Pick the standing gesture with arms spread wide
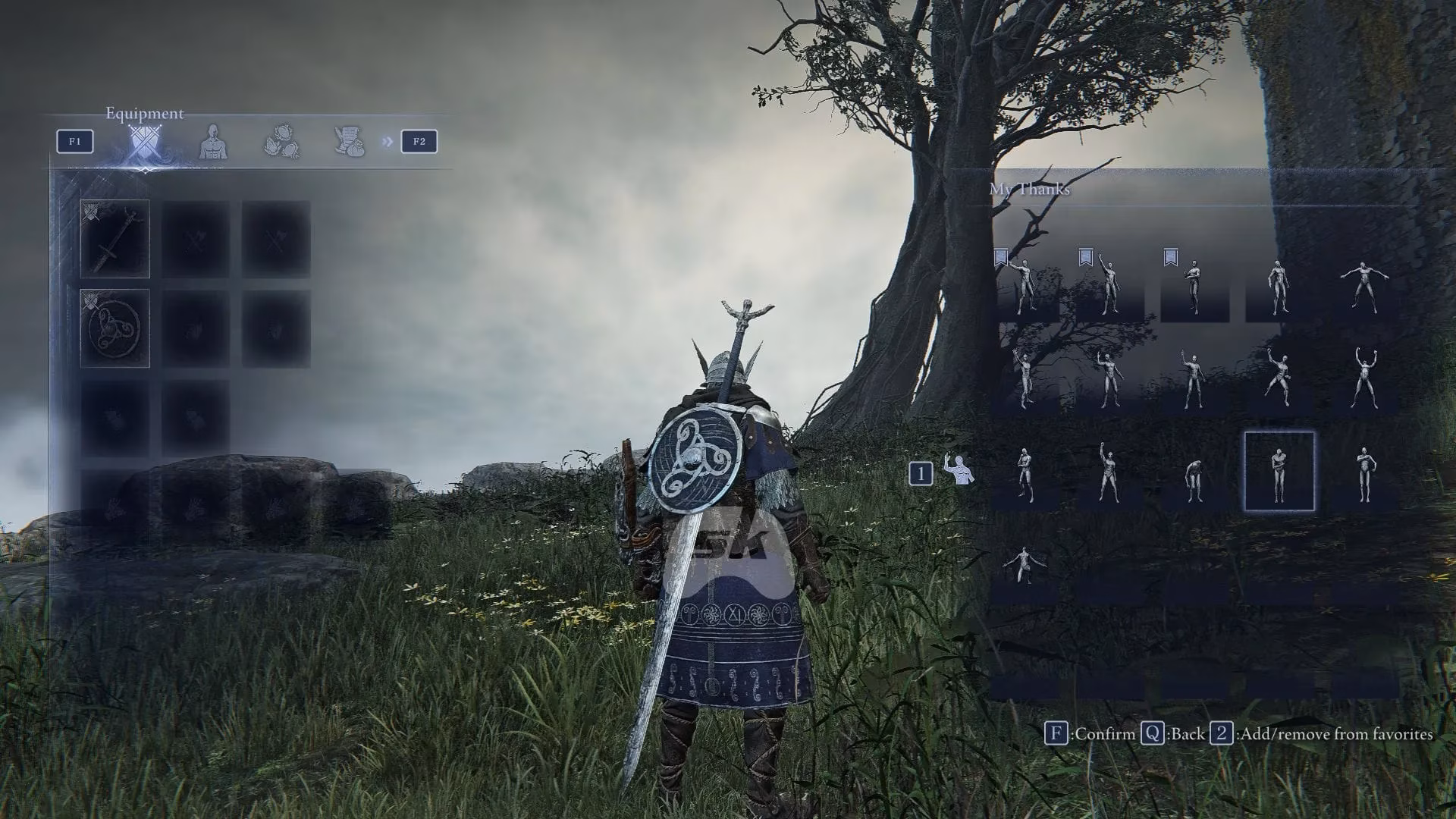The image size is (1456, 819). click(x=1364, y=287)
